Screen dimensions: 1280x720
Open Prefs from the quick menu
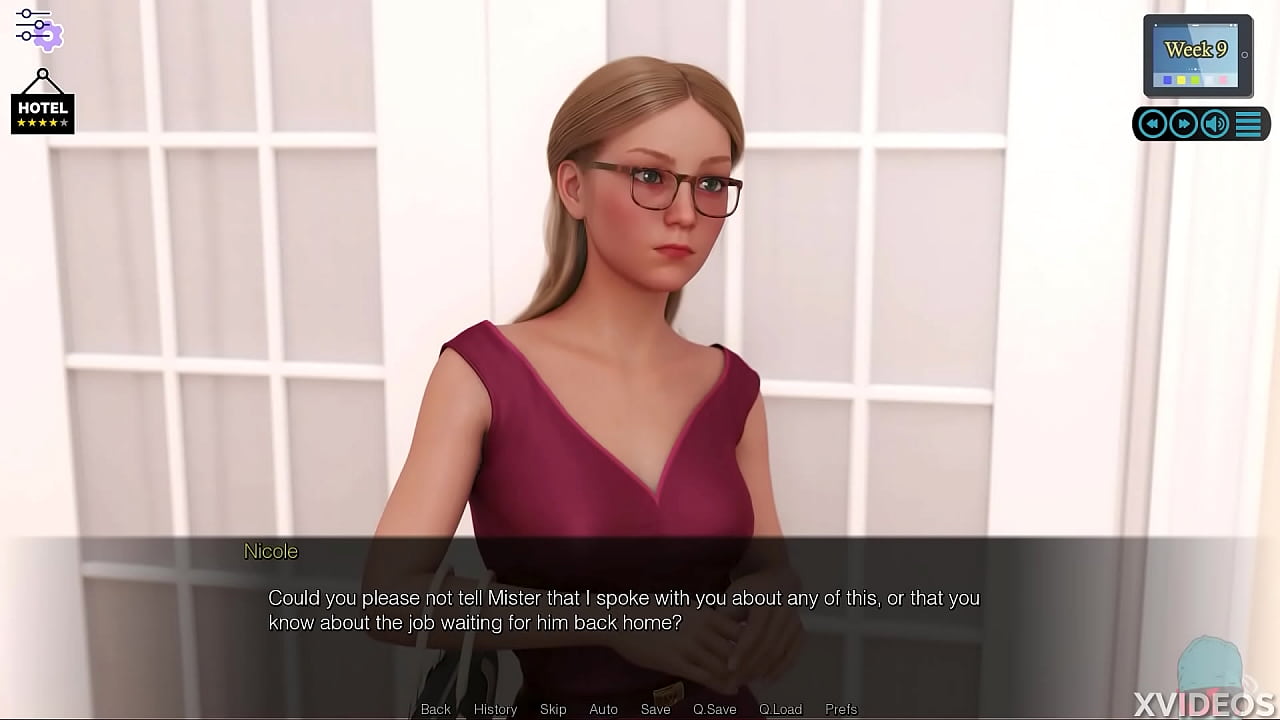point(841,709)
